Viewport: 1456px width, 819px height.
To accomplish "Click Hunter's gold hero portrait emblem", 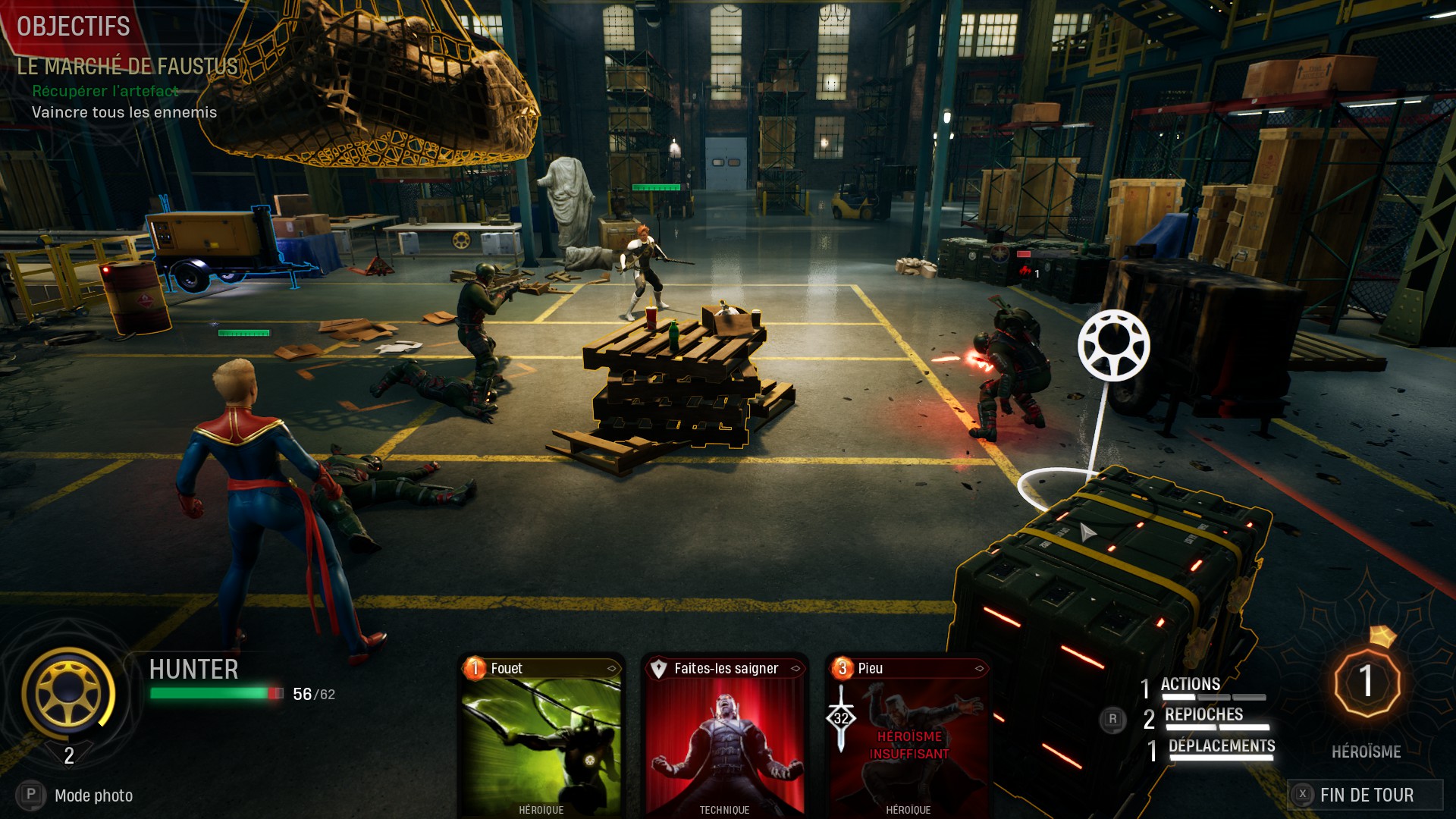I will point(68,692).
